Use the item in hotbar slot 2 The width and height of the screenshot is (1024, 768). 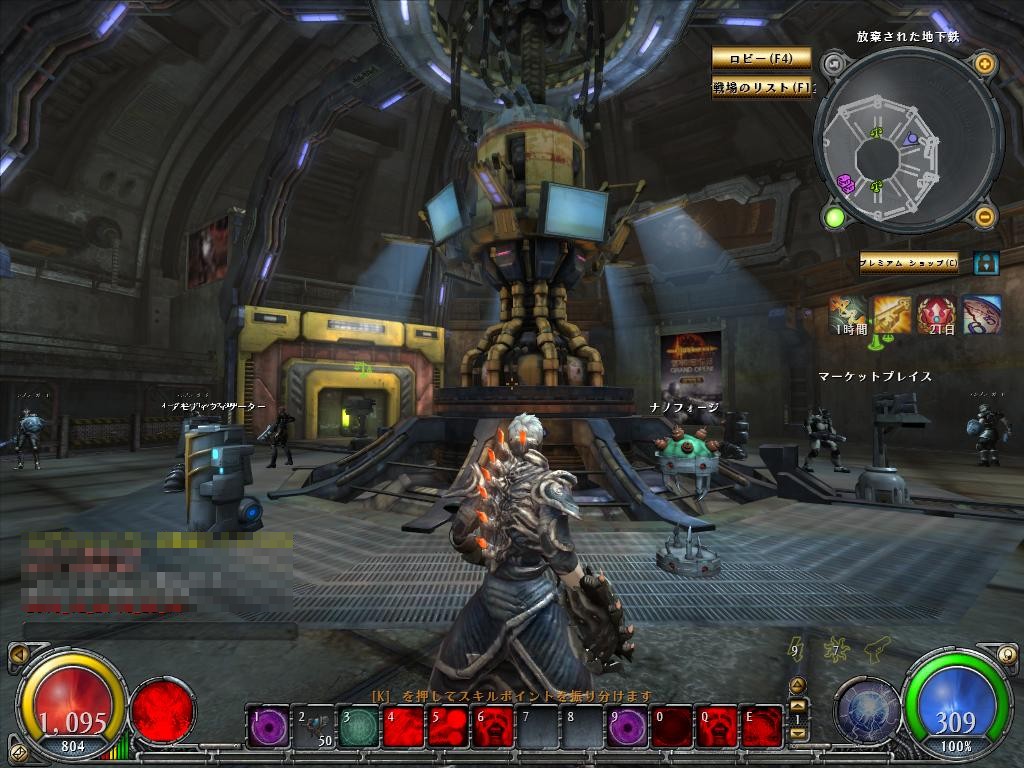point(314,727)
